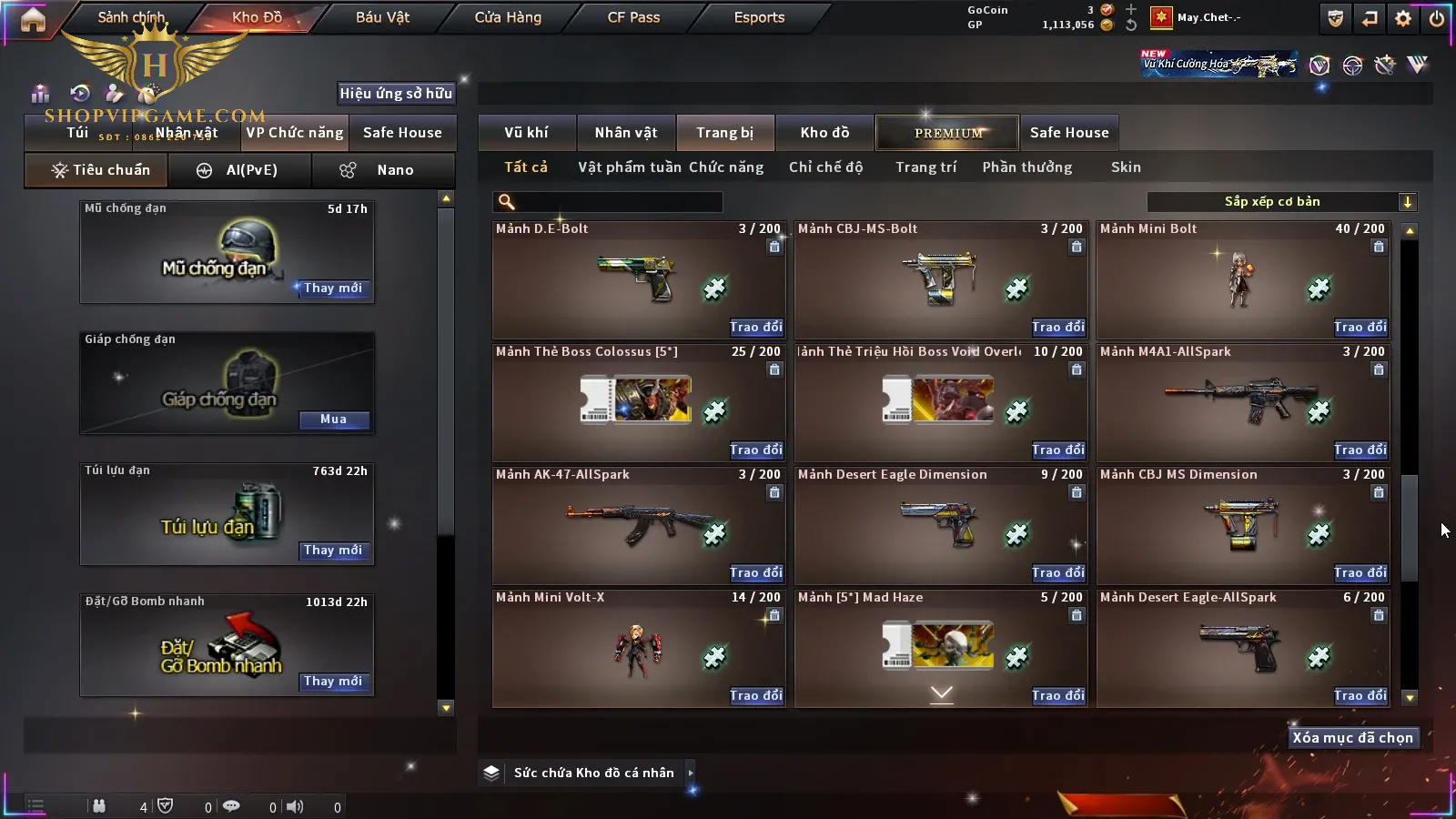Choose the AI(PvE) loadout tab
The image size is (1456, 819).
[x=240, y=170]
